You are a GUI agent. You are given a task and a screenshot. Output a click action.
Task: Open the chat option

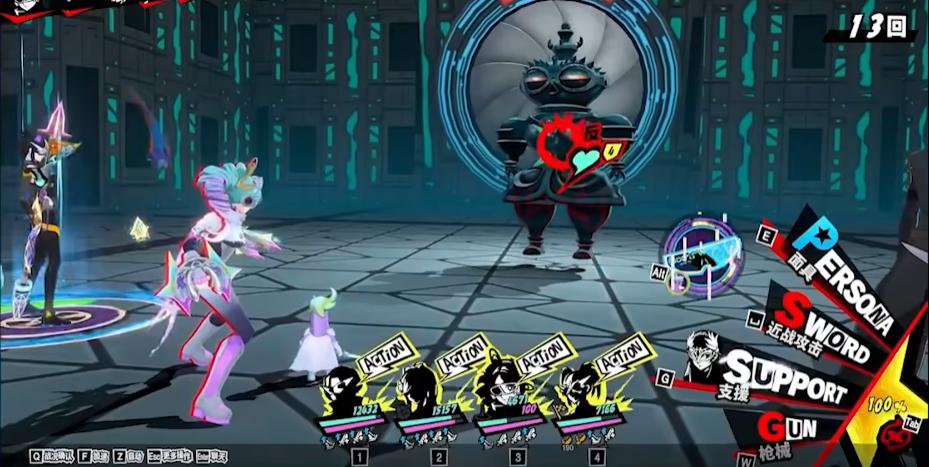212,456
